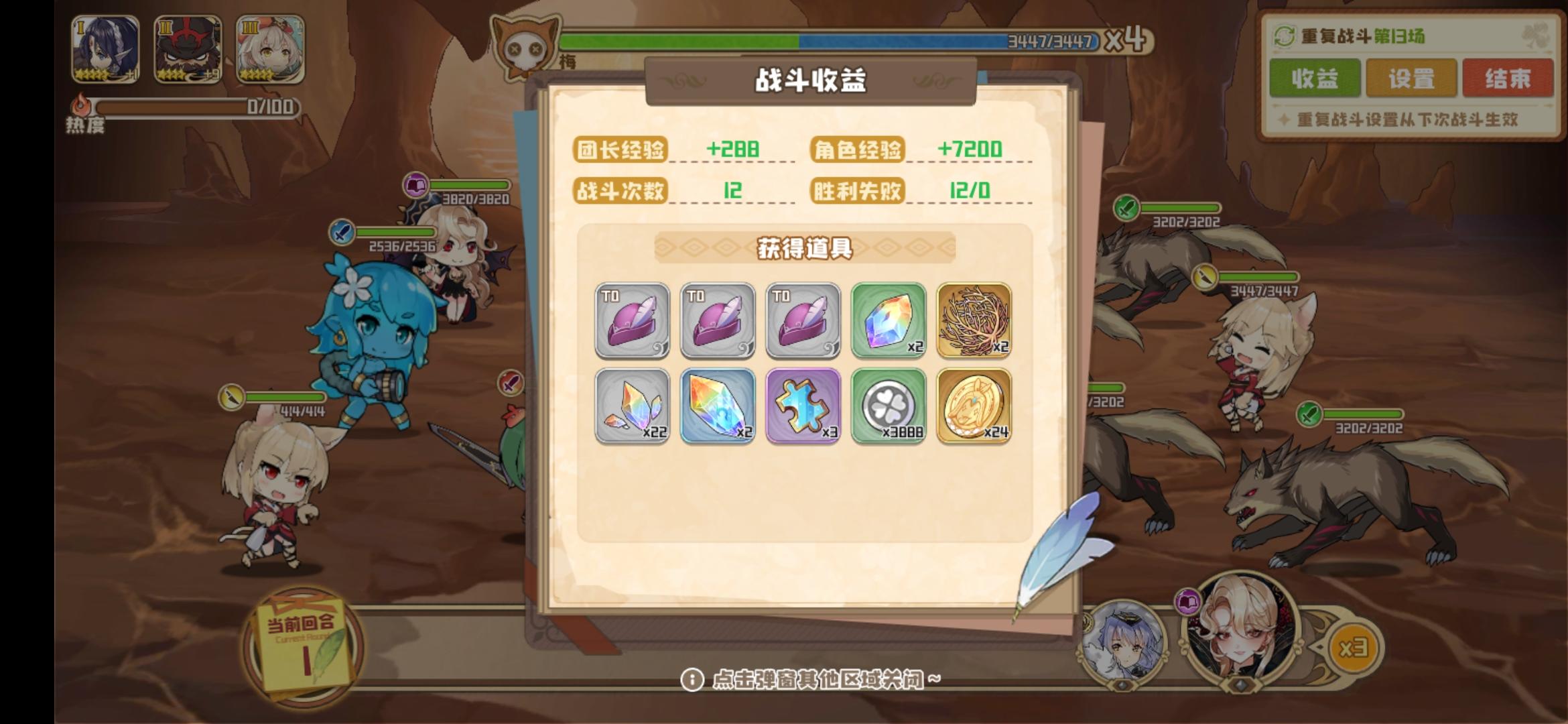1568x724 pixels.
Task: Click the first purple hat reward item
Action: tap(631, 320)
